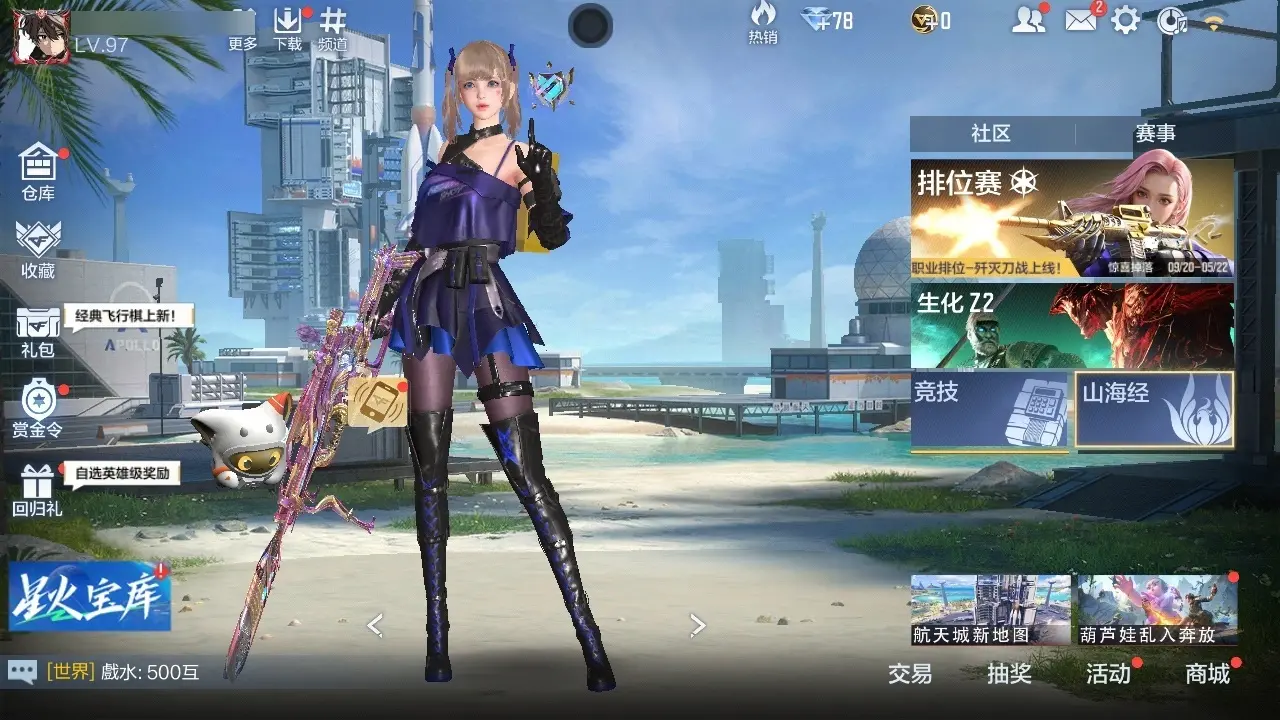Viewport: 1280px width, 720px height.
Task: Open the friends list icon
Action: 1027,20
